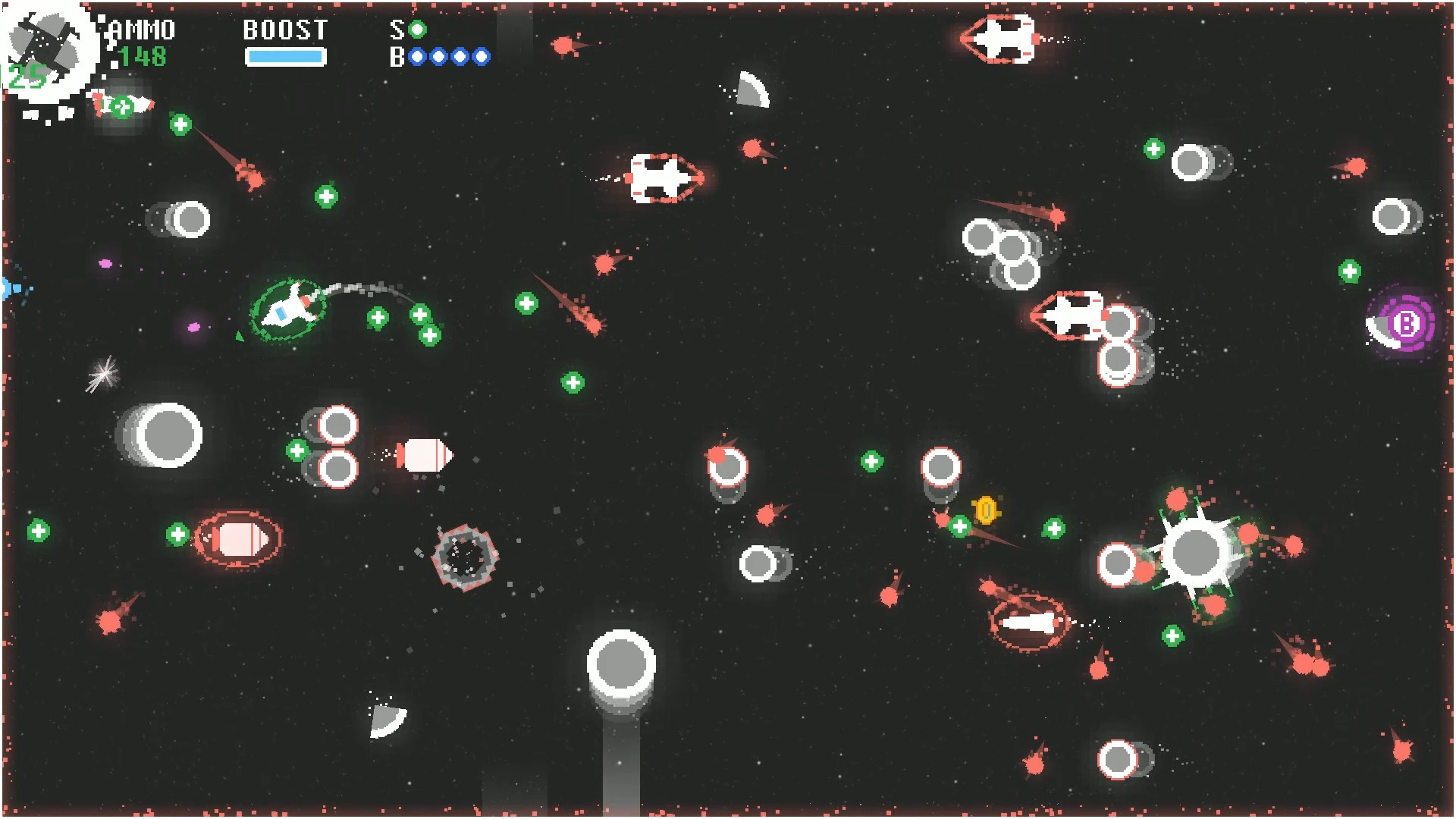
Task: Collect the purple B power-up orb
Action: 1406,325
